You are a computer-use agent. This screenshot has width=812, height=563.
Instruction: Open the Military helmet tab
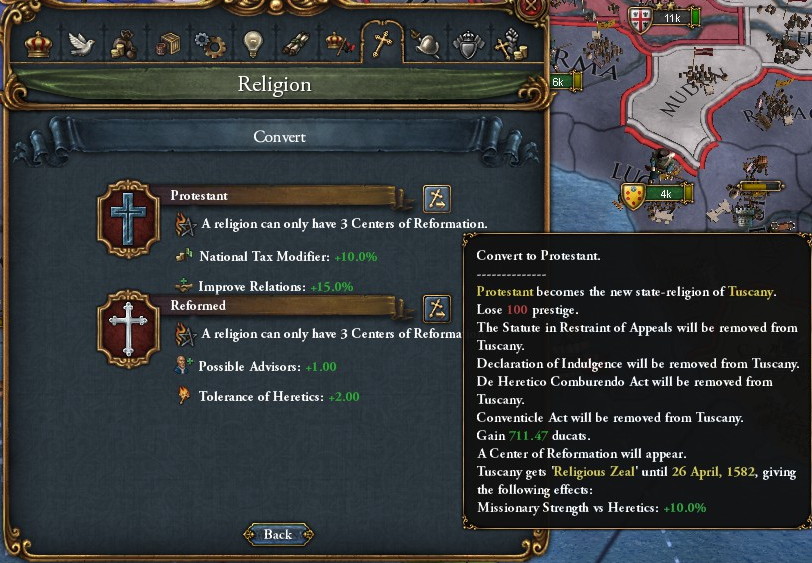coord(425,45)
